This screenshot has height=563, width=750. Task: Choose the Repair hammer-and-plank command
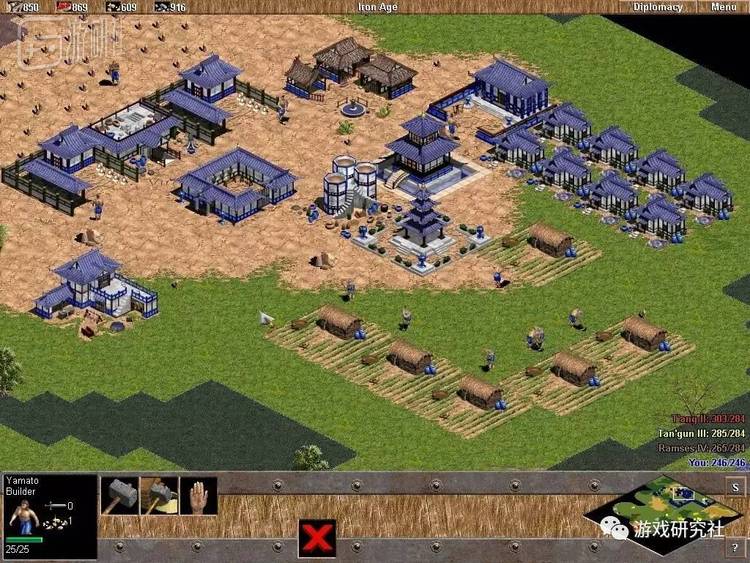pyautogui.click(x=158, y=496)
